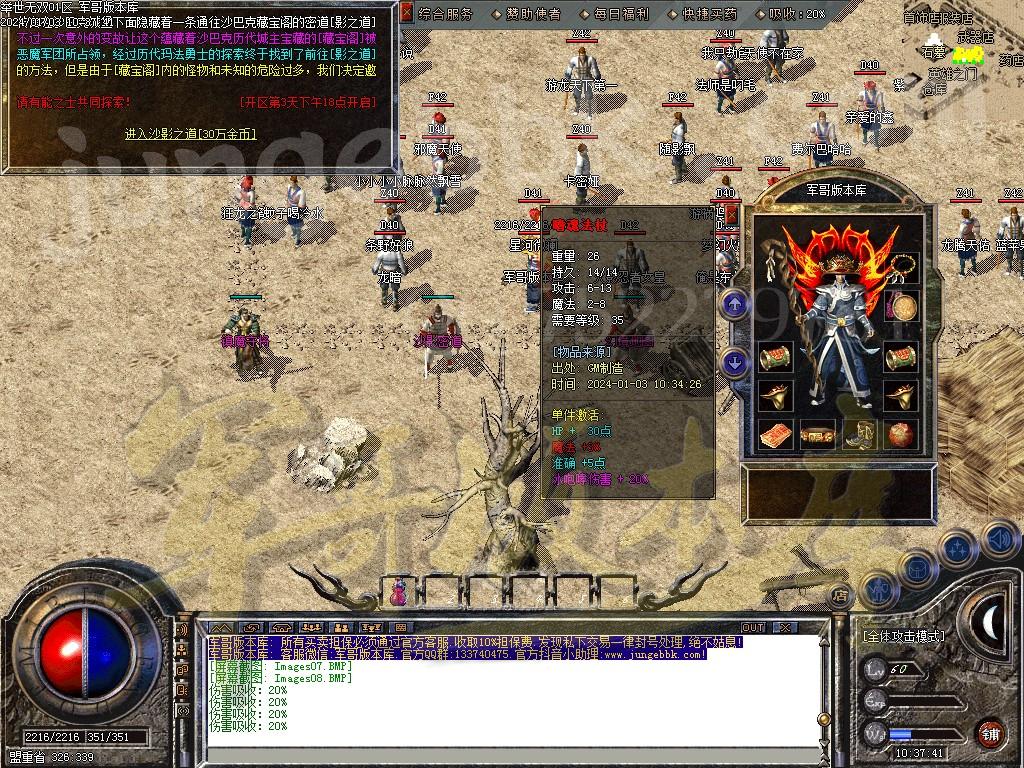Open the 综合服务 menu
Screen dimensions: 1024x768
(x=446, y=14)
